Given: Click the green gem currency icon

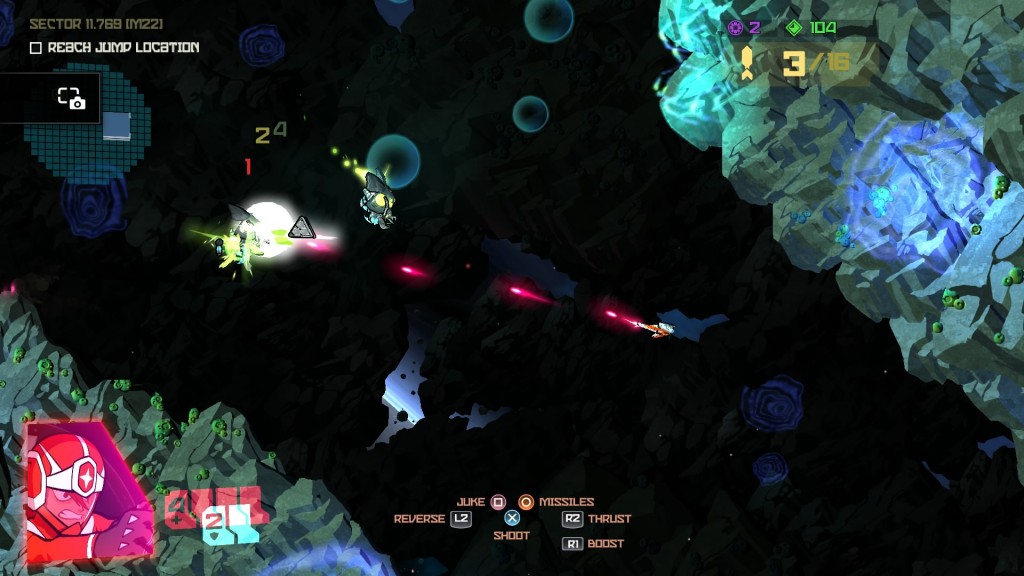Looking at the screenshot, I should click(x=794, y=28).
